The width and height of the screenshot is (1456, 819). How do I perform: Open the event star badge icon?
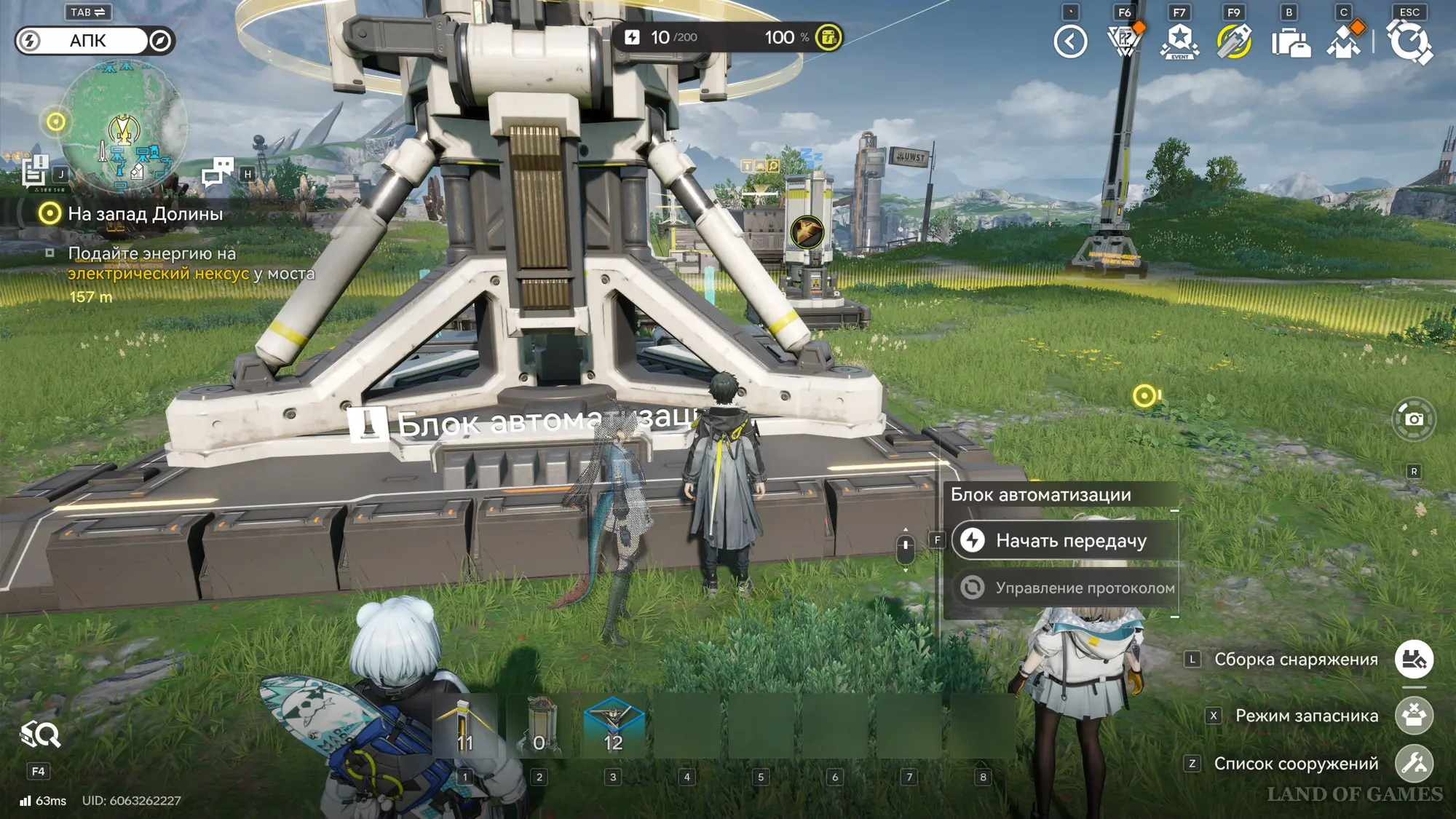tap(1179, 41)
